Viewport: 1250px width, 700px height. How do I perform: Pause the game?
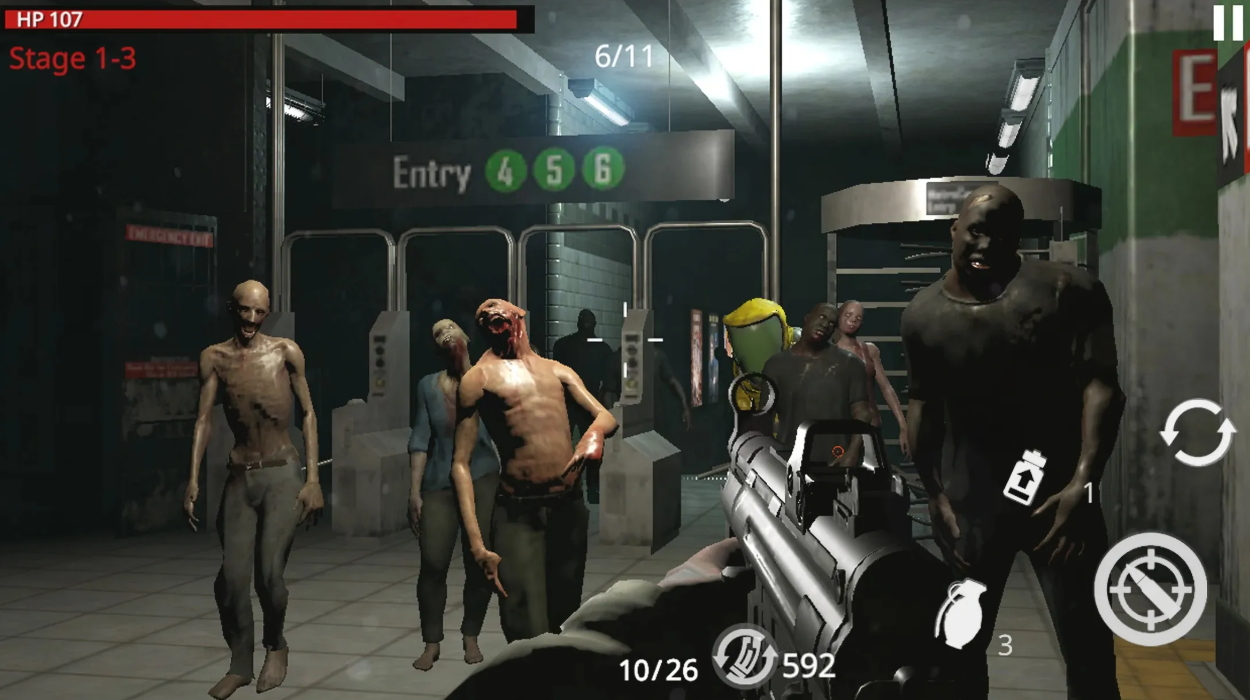[1227, 22]
